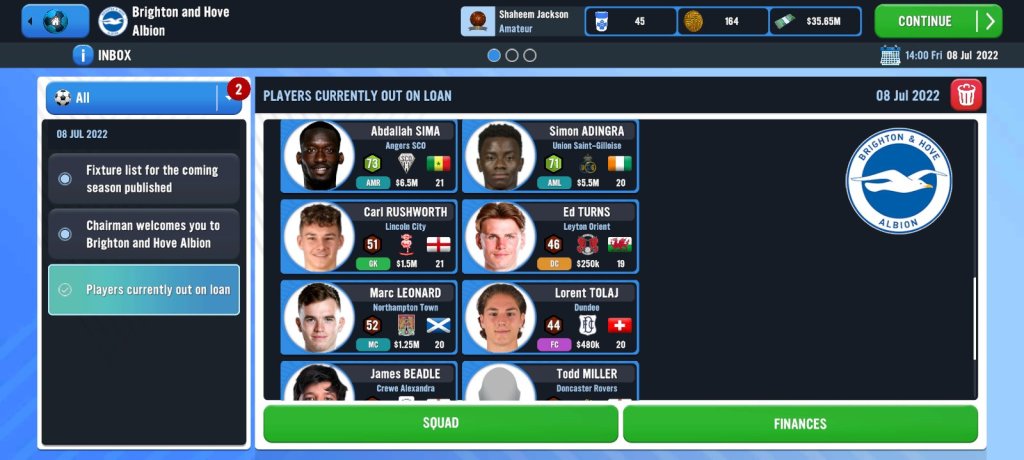The height and width of the screenshot is (460, 1024).
Task: Open the All inbox filter dropdown
Action: point(144,98)
